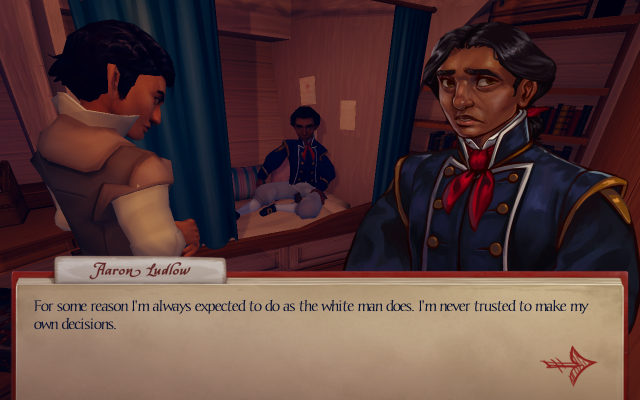The height and width of the screenshot is (400, 640).
Task: Advance dialogue with the red arrow
Action: point(568,362)
